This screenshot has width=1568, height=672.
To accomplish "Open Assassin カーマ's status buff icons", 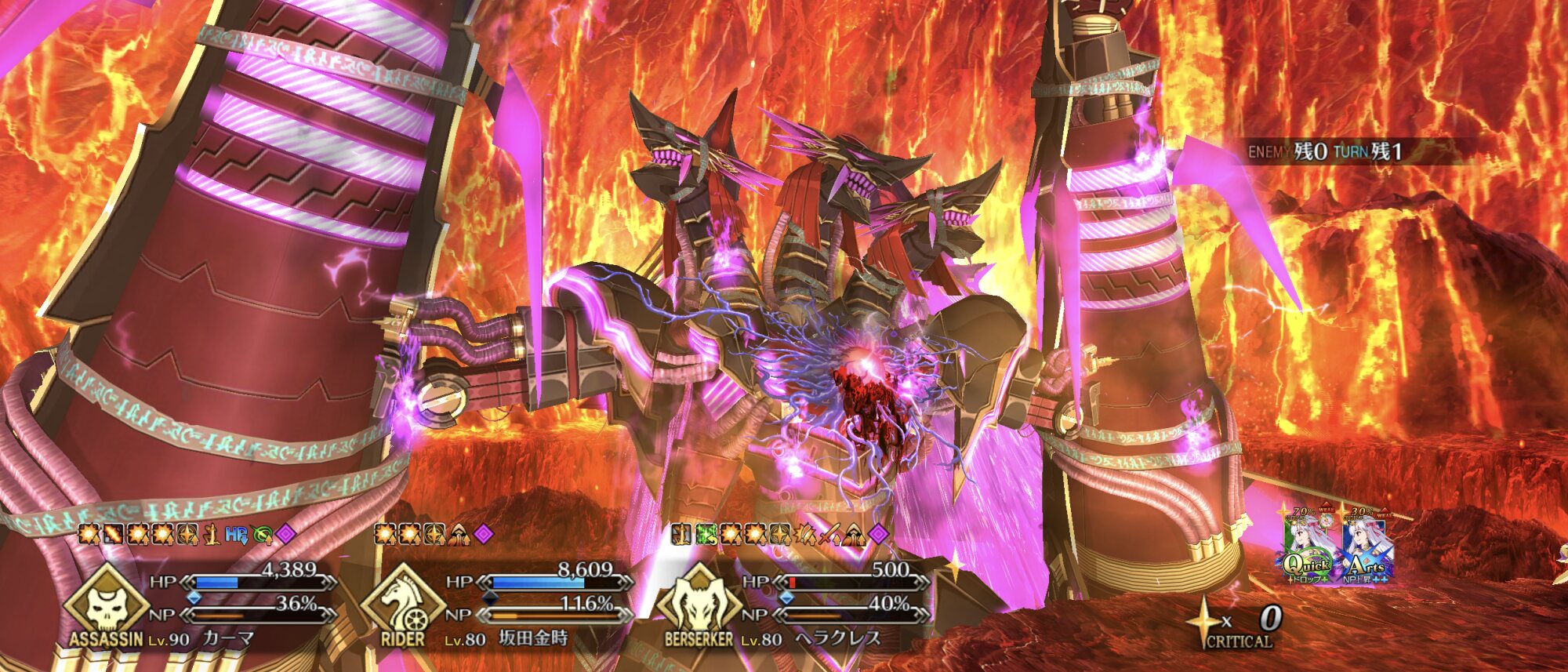I will tap(187, 535).
